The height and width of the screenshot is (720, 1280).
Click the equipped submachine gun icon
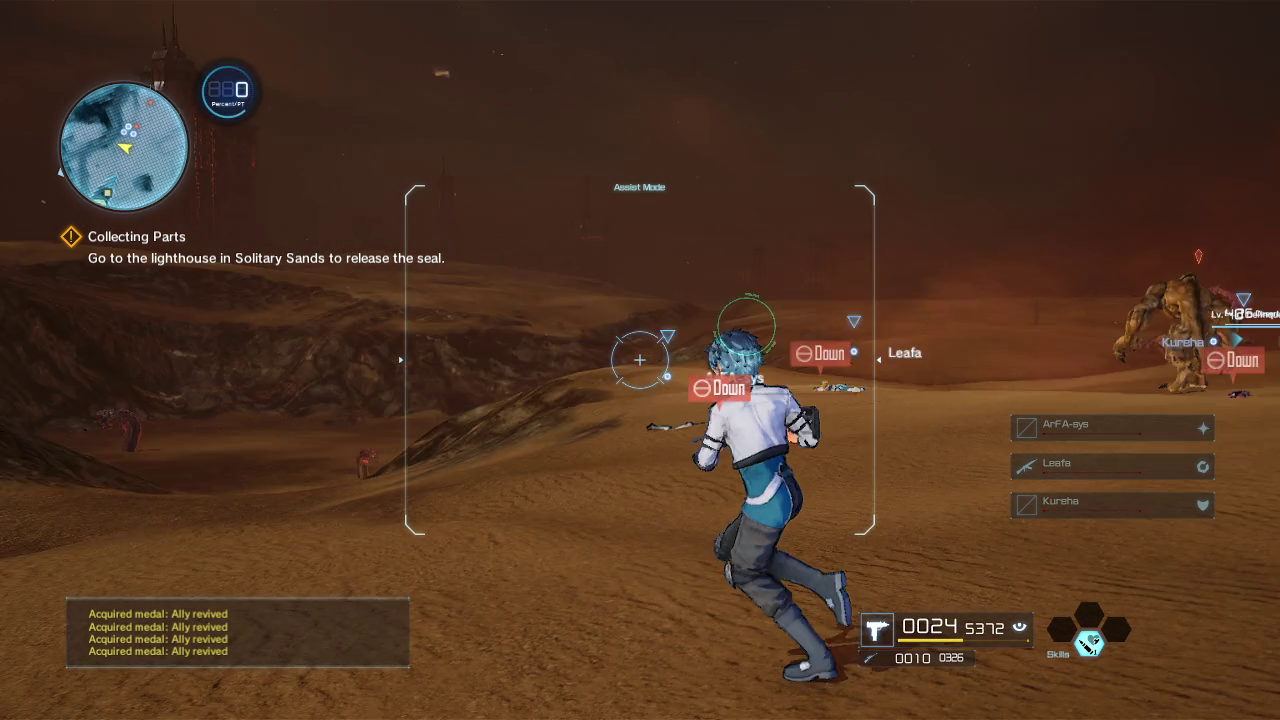point(877,629)
